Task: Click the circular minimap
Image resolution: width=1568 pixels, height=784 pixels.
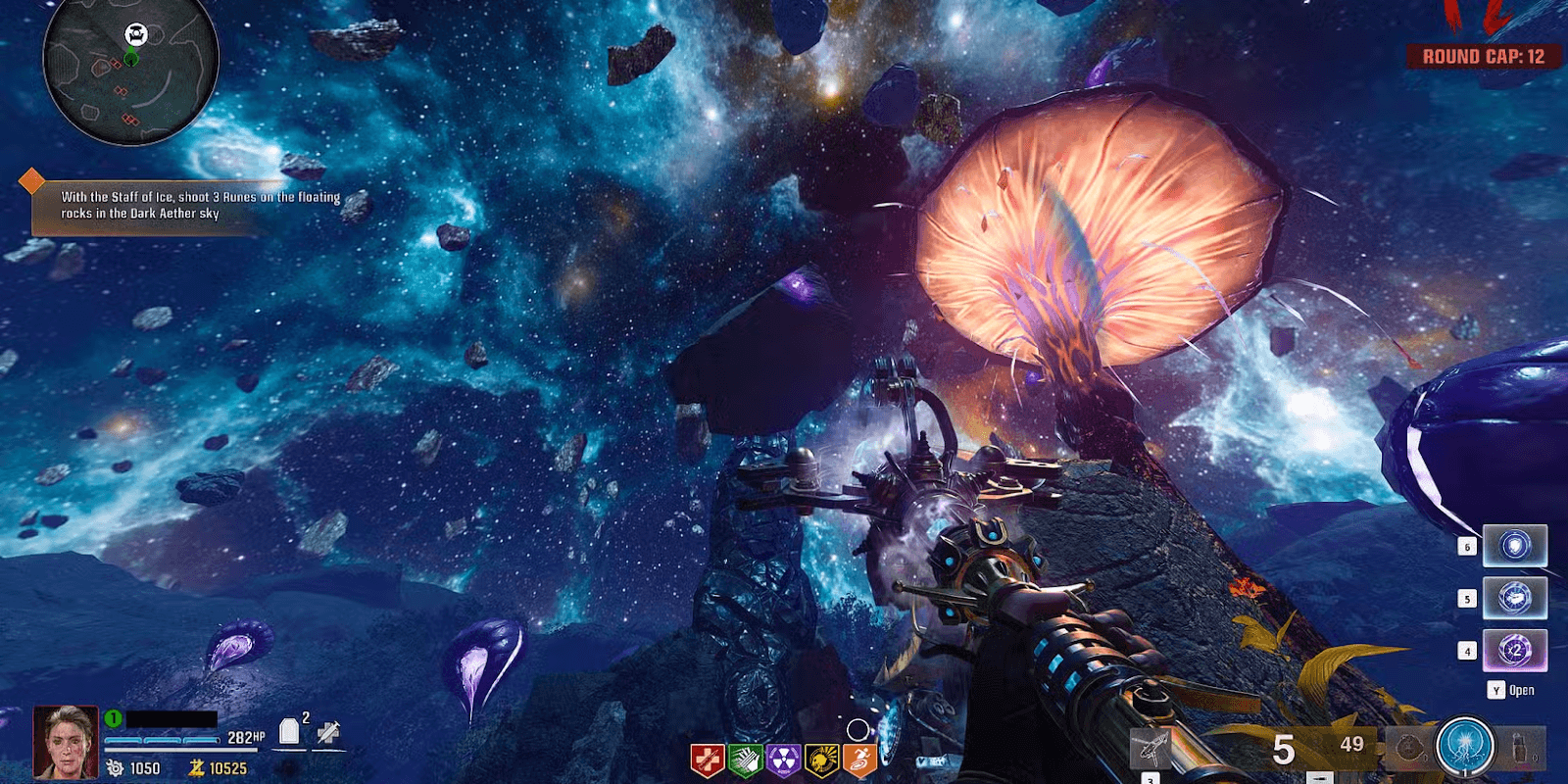Action: point(130,71)
